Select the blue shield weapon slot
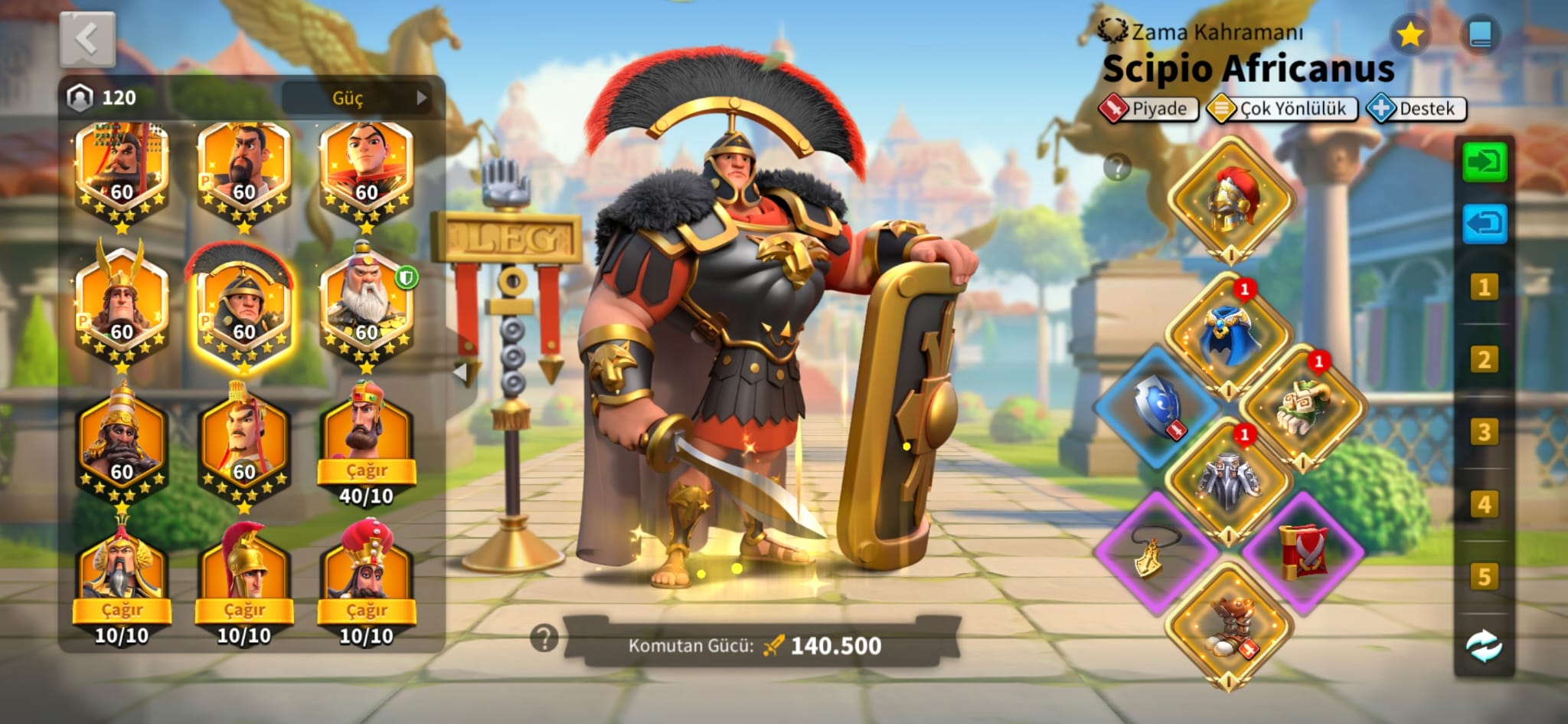This screenshot has height=724, width=1568. [1156, 406]
